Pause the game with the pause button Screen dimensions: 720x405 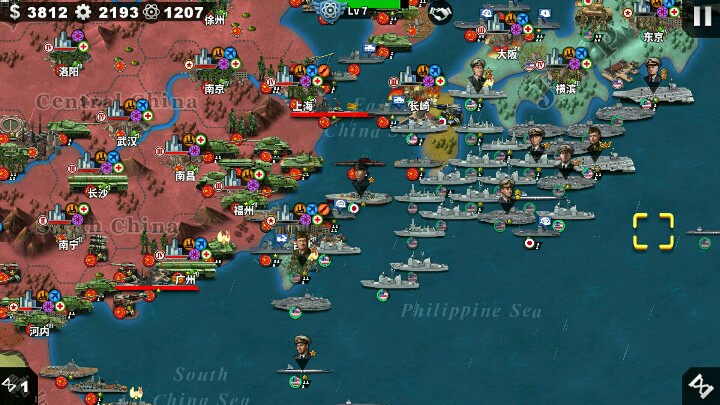tap(702, 16)
